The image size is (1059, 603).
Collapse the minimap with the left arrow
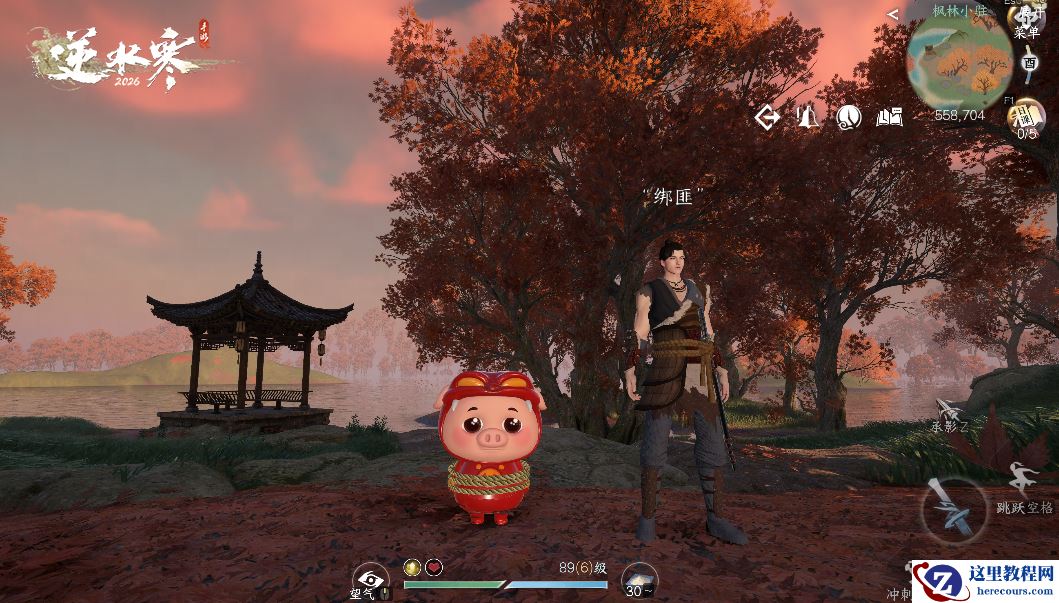pos(892,14)
